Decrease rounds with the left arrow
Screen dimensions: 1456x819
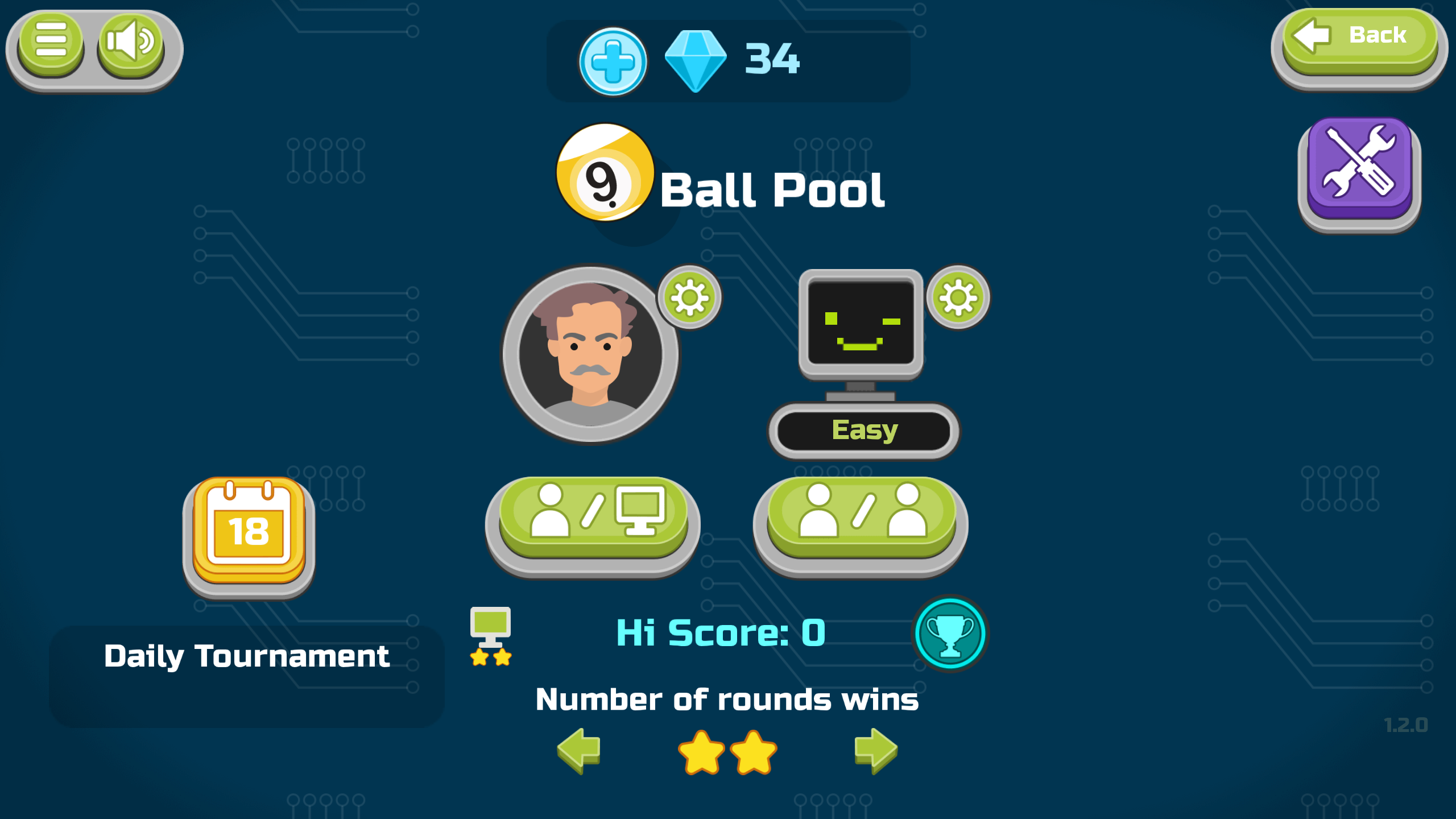pos(577,752)
